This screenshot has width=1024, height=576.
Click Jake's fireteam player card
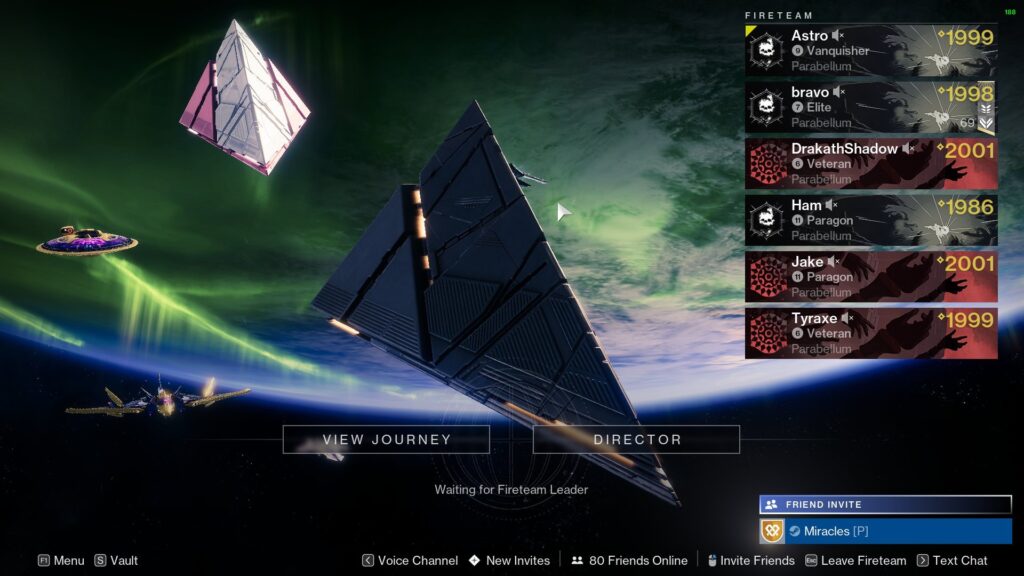[x=870, y=277]
